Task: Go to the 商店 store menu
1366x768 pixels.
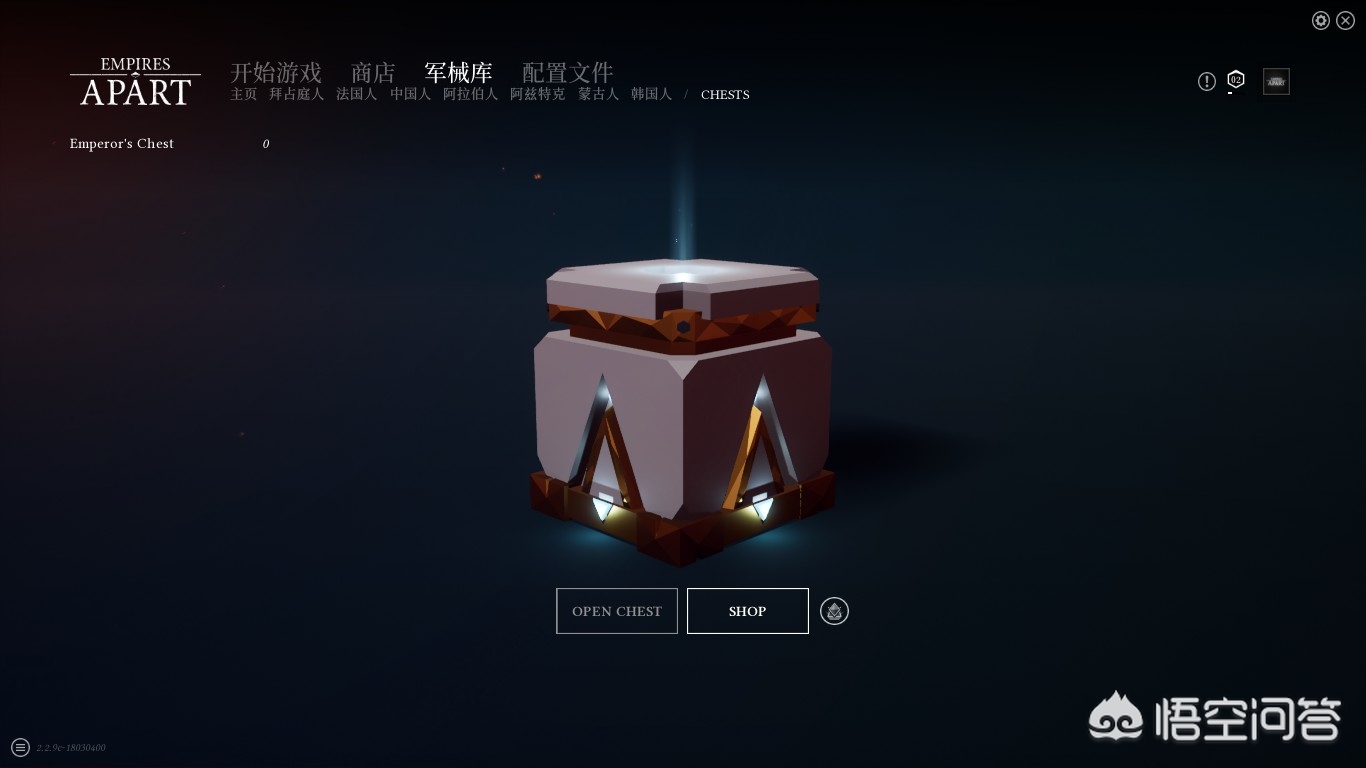Action: 373,72
